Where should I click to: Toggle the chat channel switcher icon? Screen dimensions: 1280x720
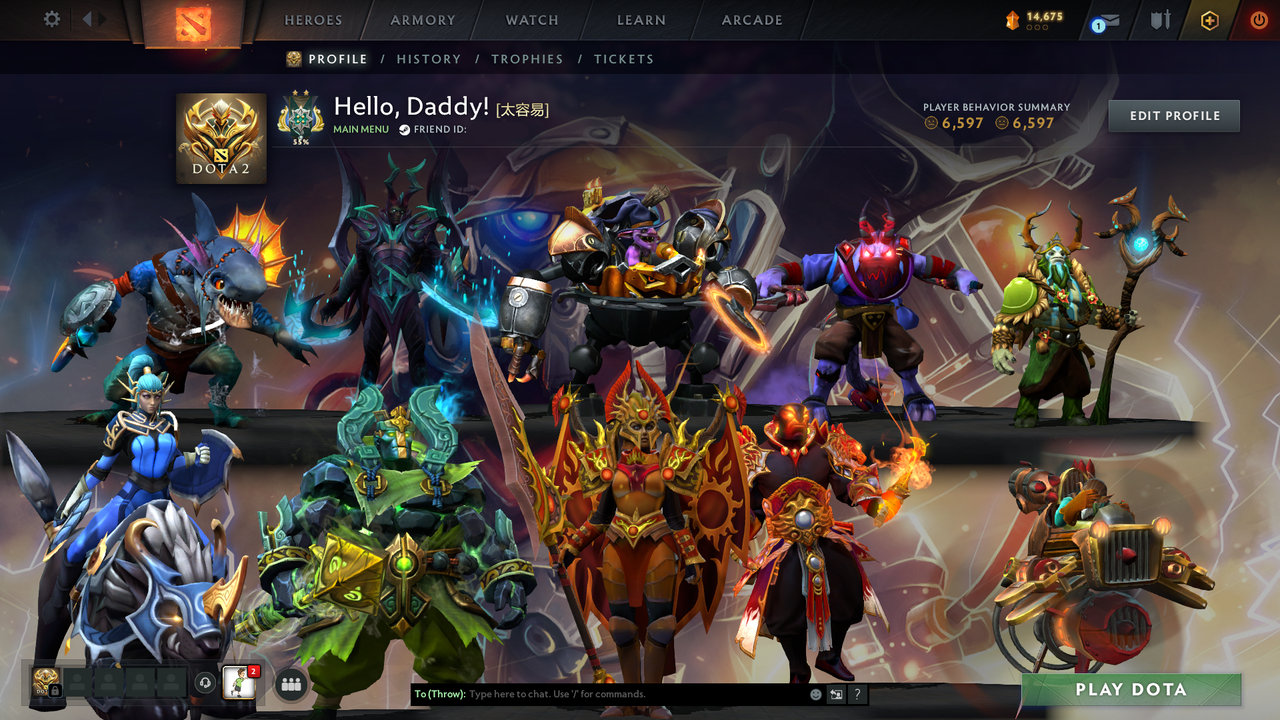coord(835,693)
